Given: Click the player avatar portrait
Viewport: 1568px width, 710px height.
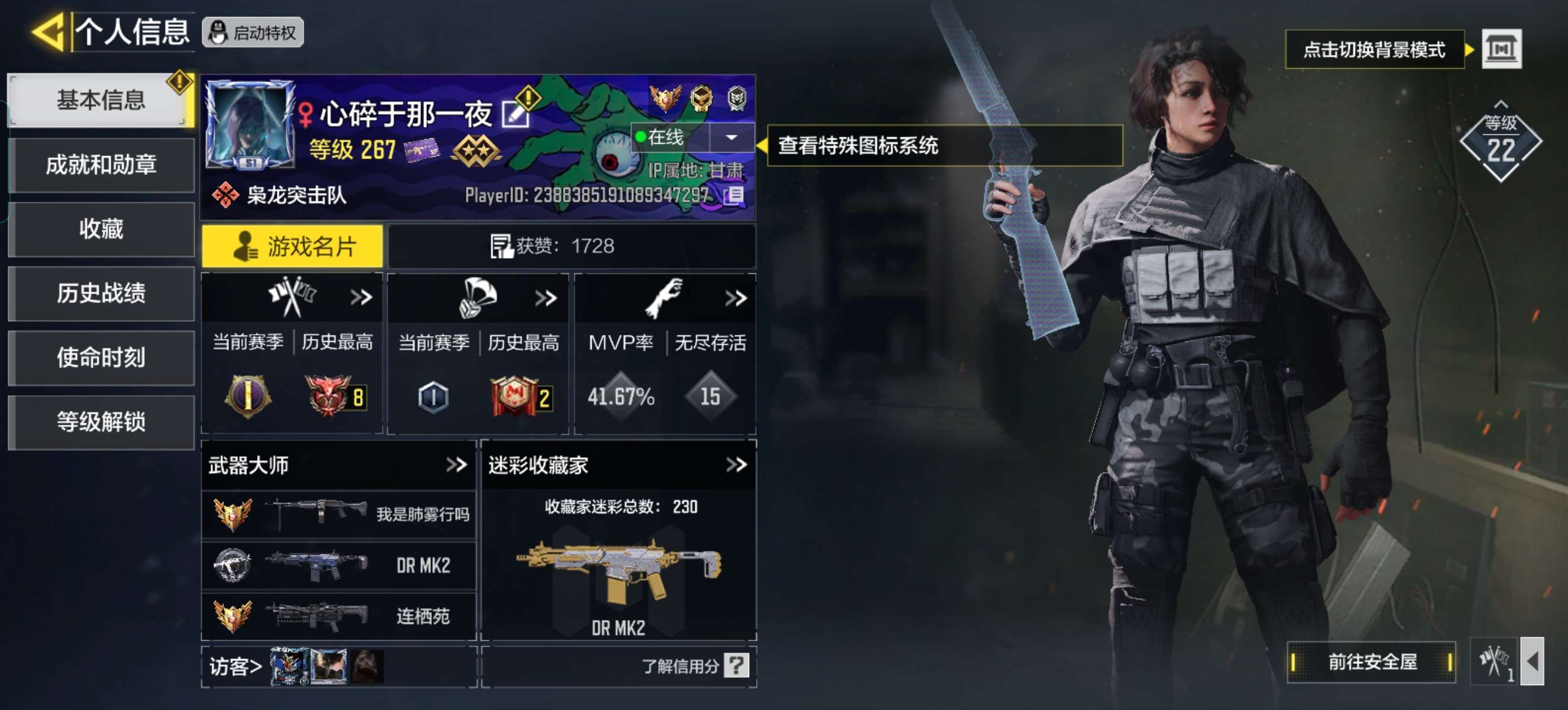Looking at the screenshot, I should [x=250, y=124].
